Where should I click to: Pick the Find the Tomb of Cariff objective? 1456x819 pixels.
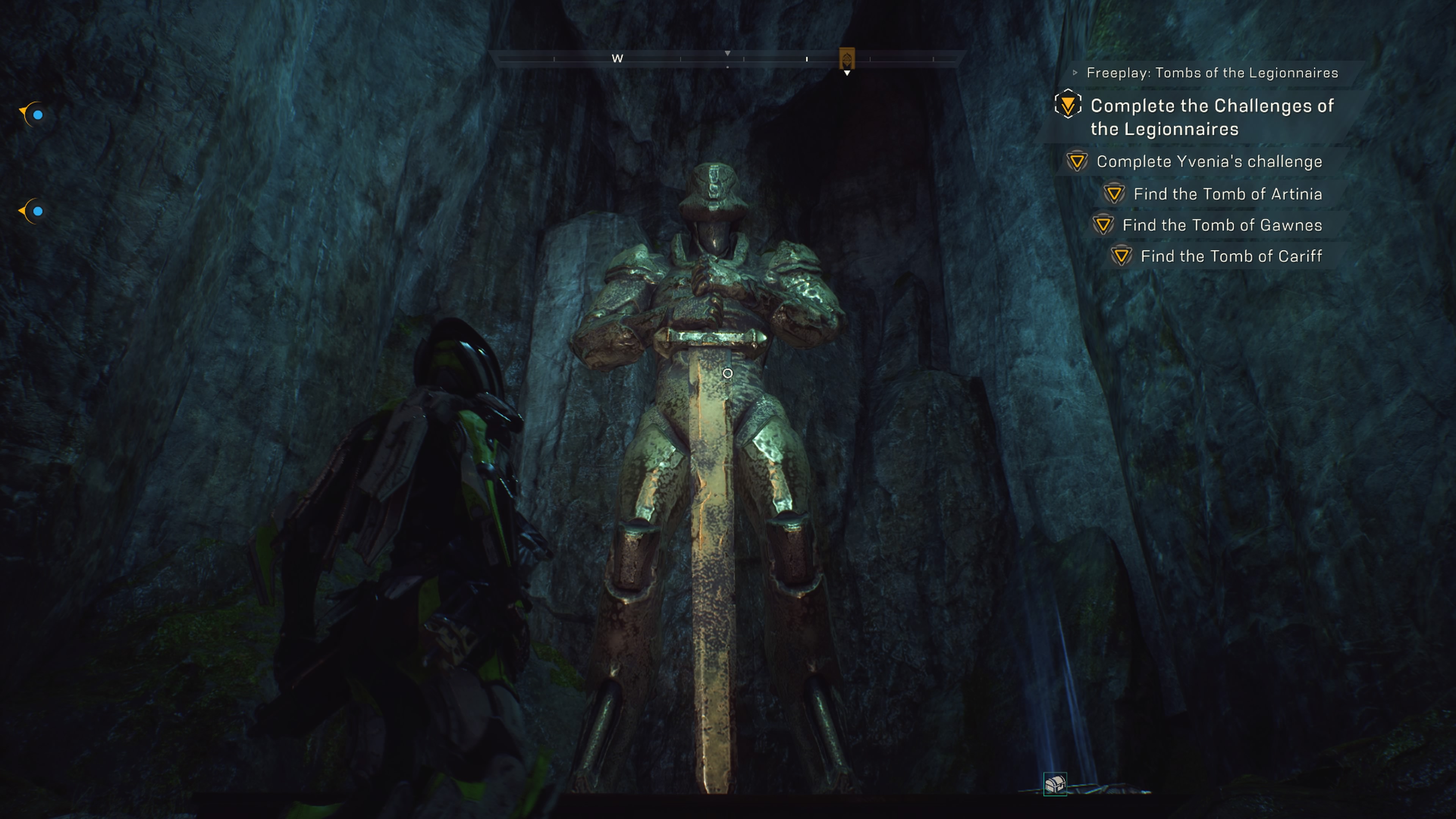[1230, 256]
